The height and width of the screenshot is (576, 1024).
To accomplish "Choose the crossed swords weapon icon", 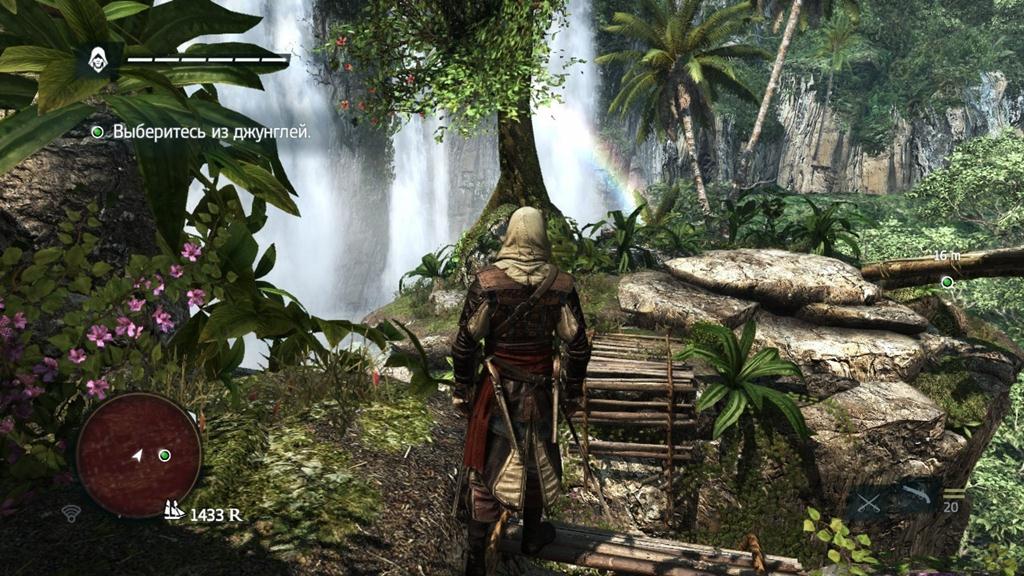I will click(x=869, y=503).
